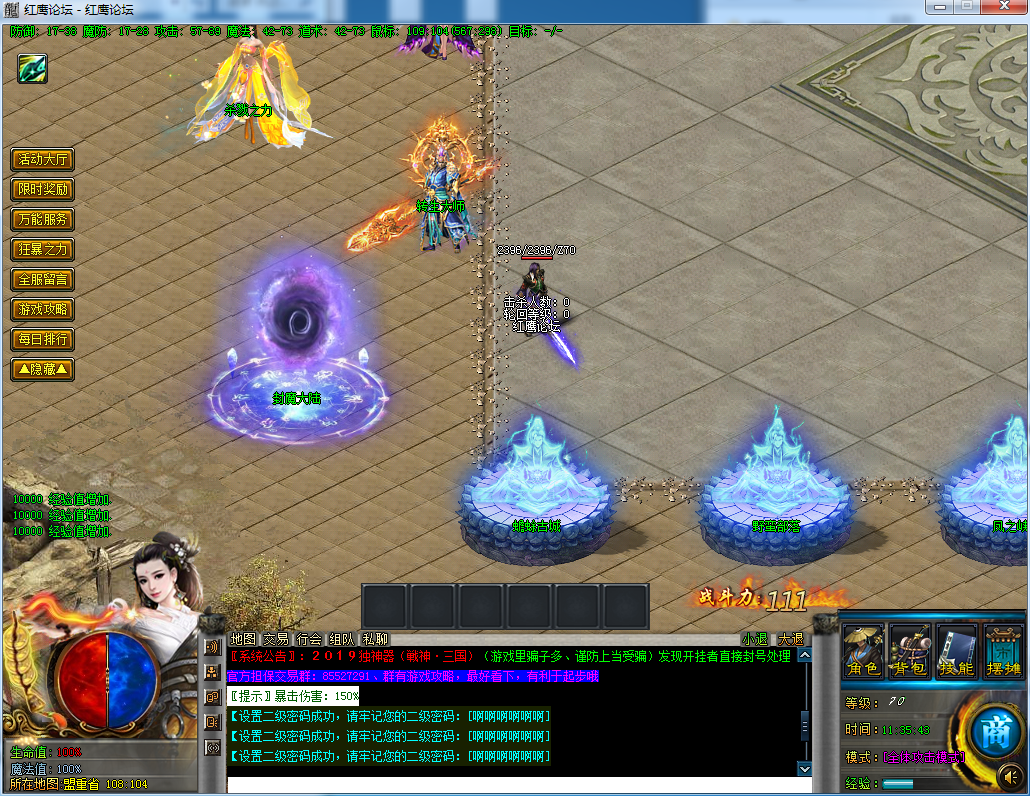Image resolution: width=1030 pixels, height=796 pixels.
Task: Open the 活动大厅 activity hall
Action: tap(43, 160)
